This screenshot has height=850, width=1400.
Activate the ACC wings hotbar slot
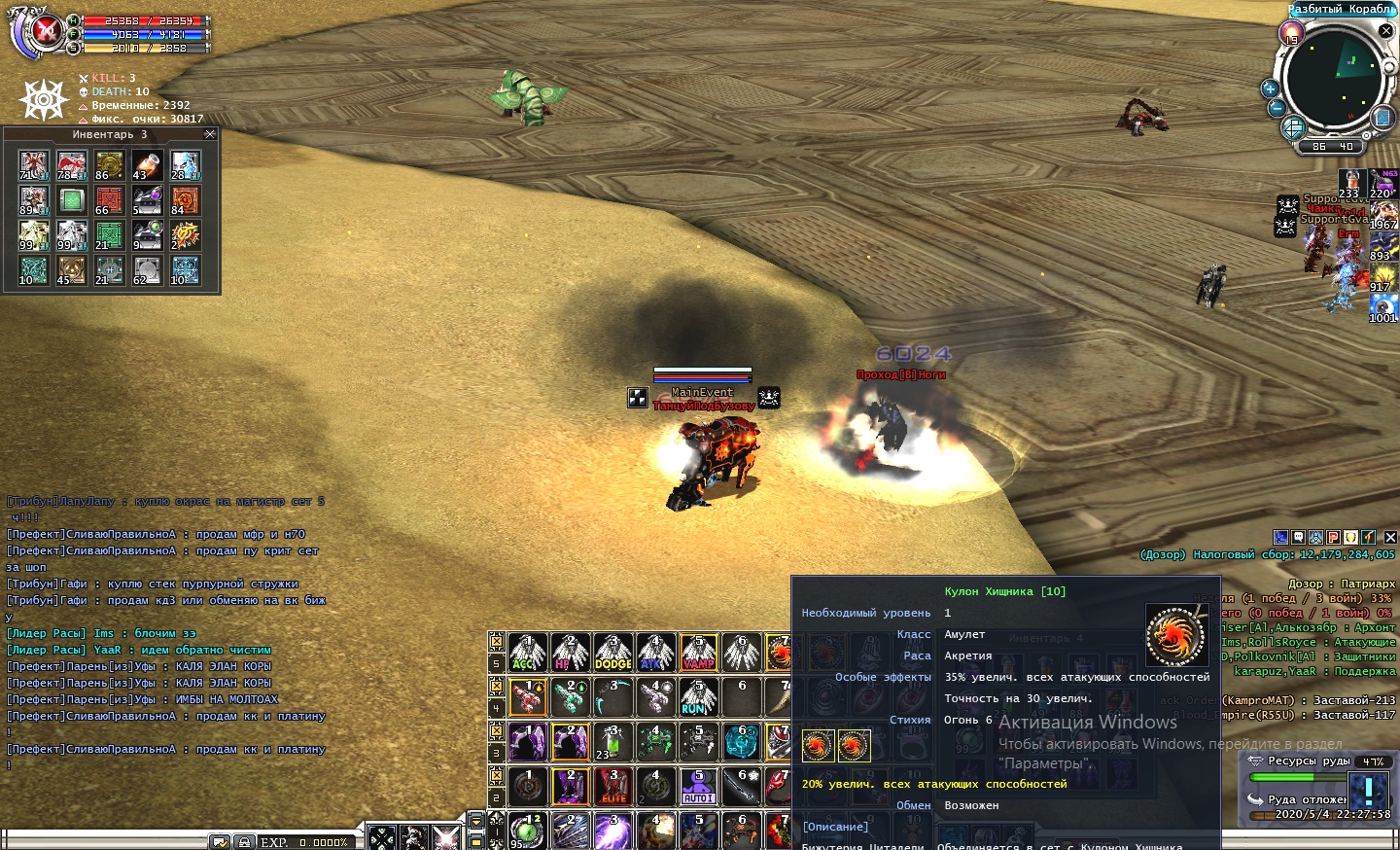coord(527,653)
